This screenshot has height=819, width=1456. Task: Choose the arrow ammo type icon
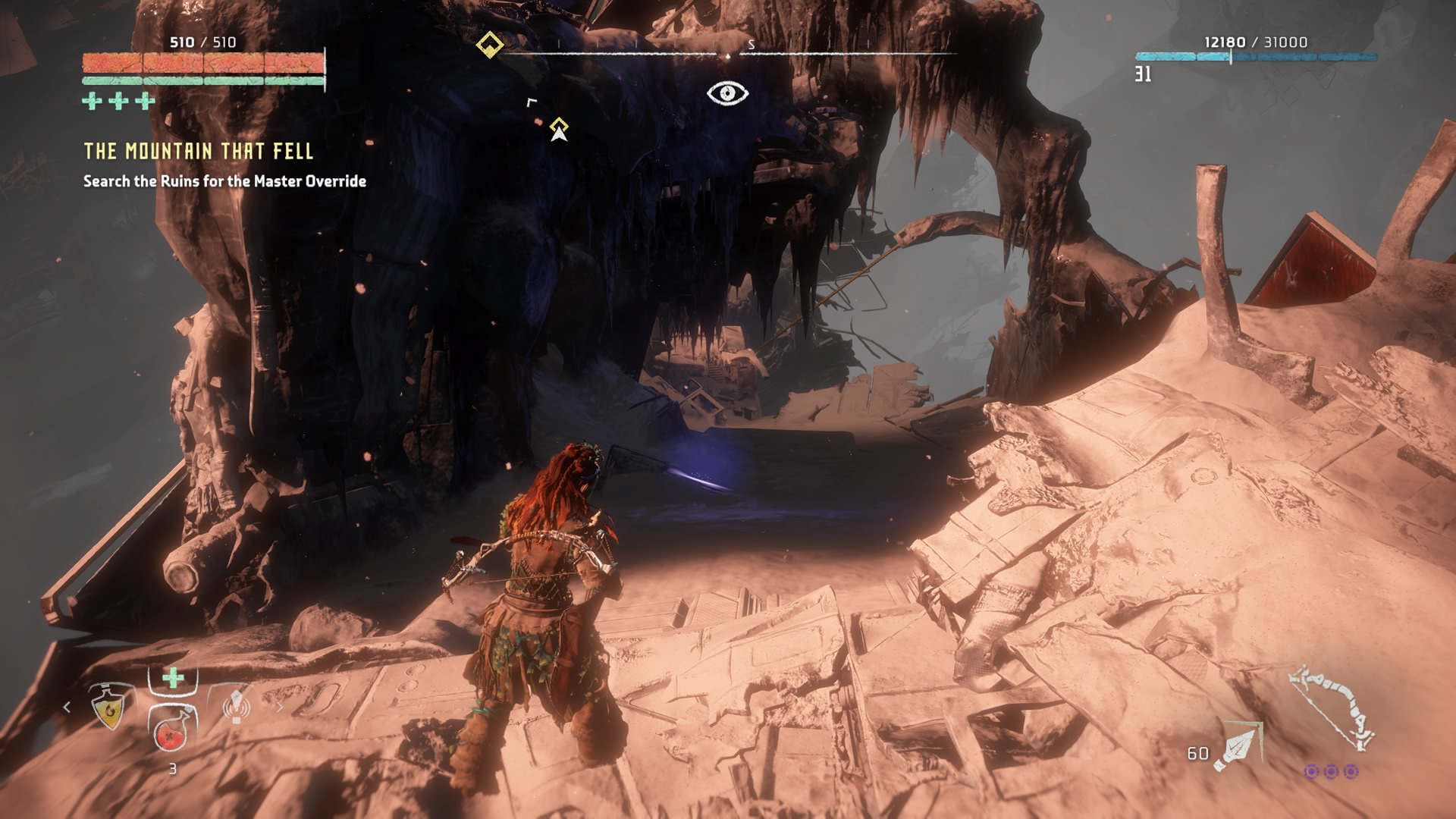point(1238,748)
